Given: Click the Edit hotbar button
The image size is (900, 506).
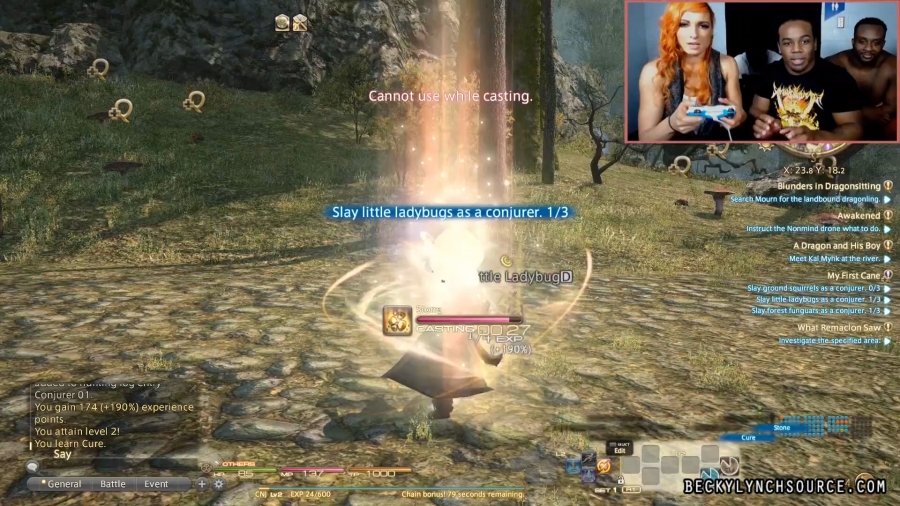Looking at the screenshot, I should coord(619,450).
